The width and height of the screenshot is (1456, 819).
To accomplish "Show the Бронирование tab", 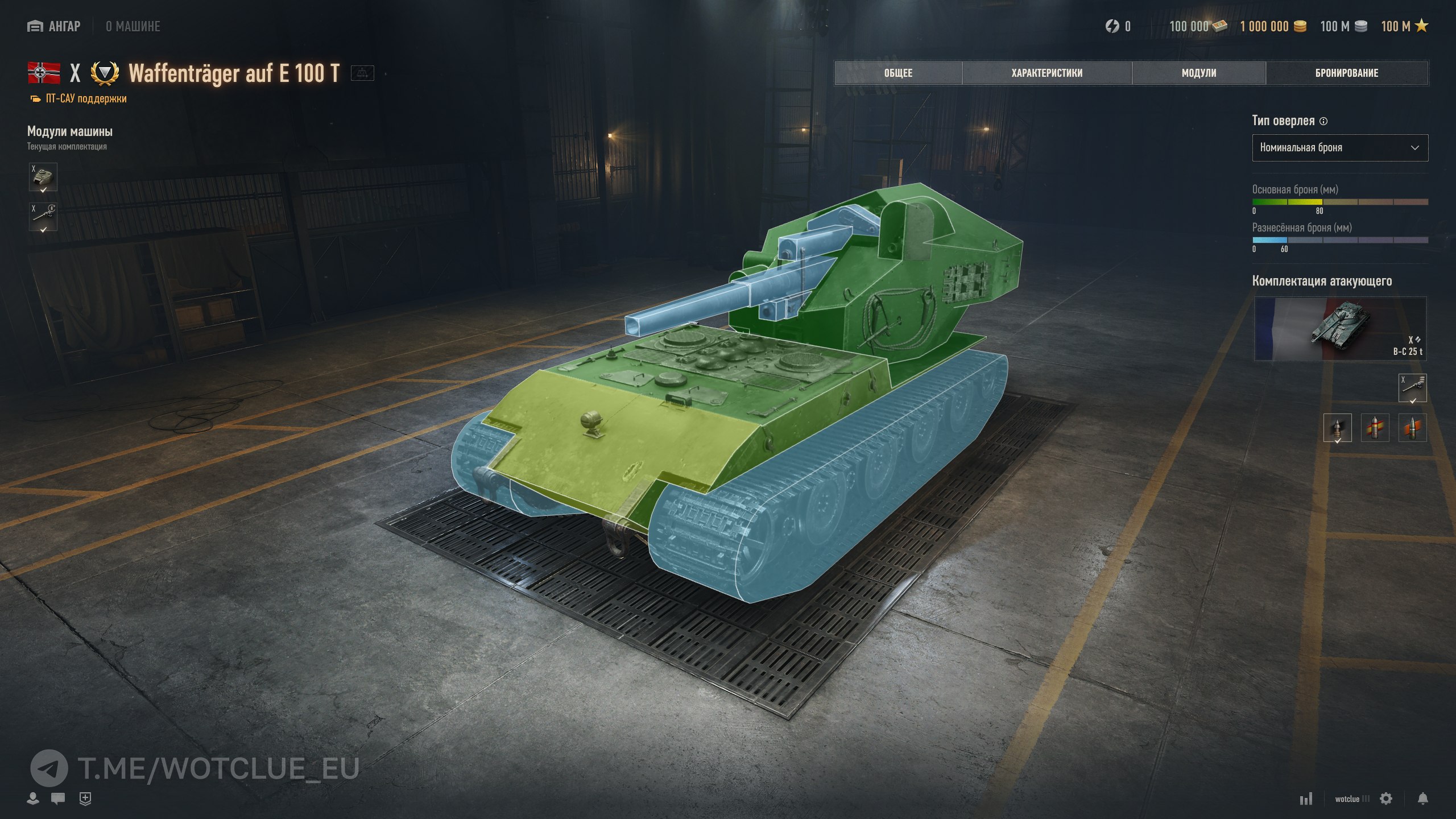I will 1346,73.
